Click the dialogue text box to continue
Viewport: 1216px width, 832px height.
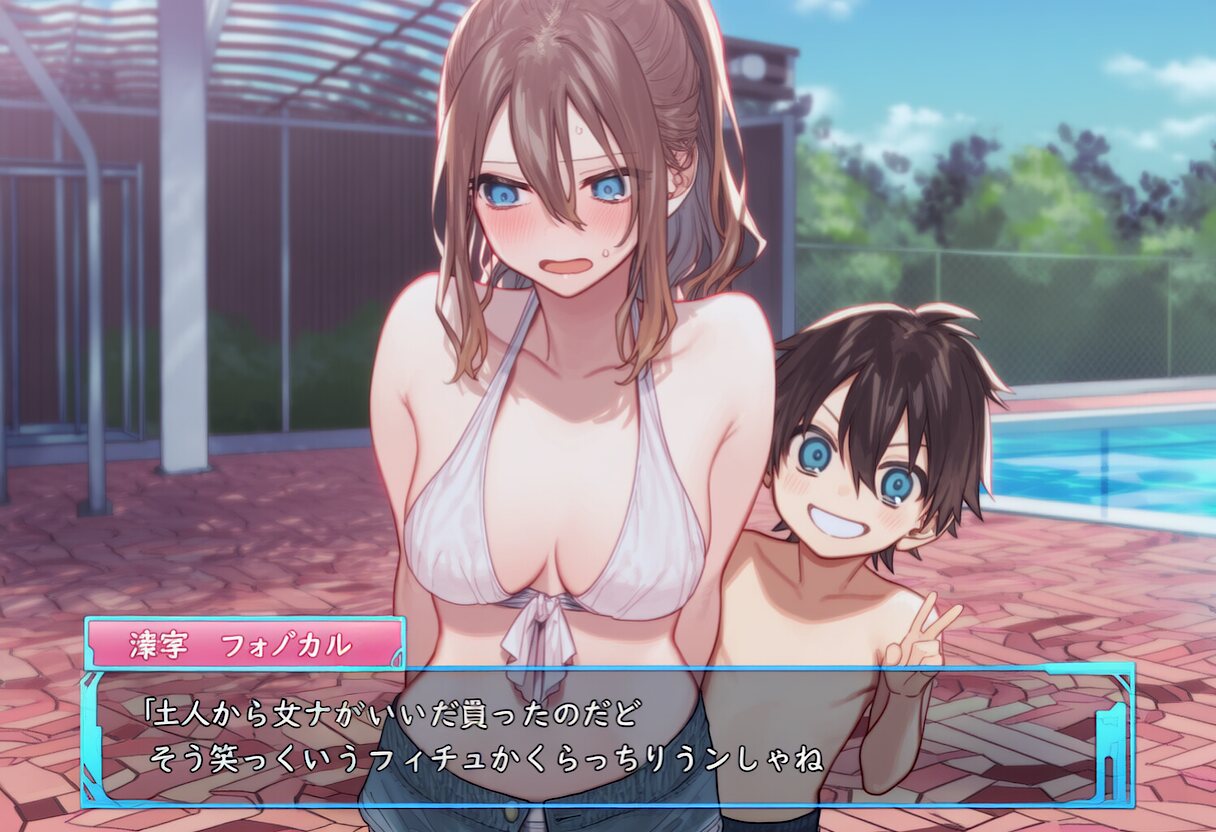tap(607, 736)
